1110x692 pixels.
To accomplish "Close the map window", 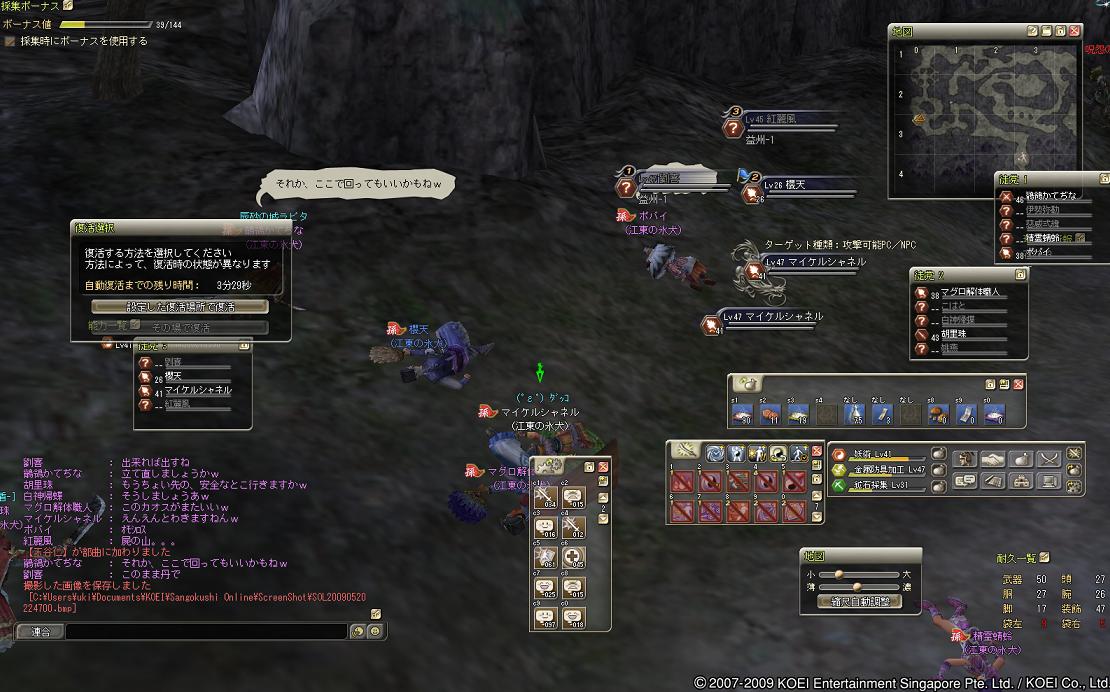I will point(1074,31).
